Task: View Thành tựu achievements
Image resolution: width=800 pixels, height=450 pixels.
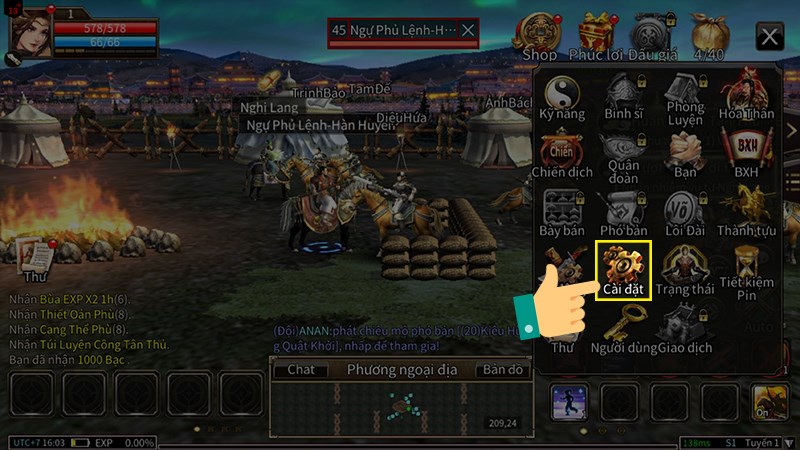Action: pyautogui.click(x=746, y=210)
